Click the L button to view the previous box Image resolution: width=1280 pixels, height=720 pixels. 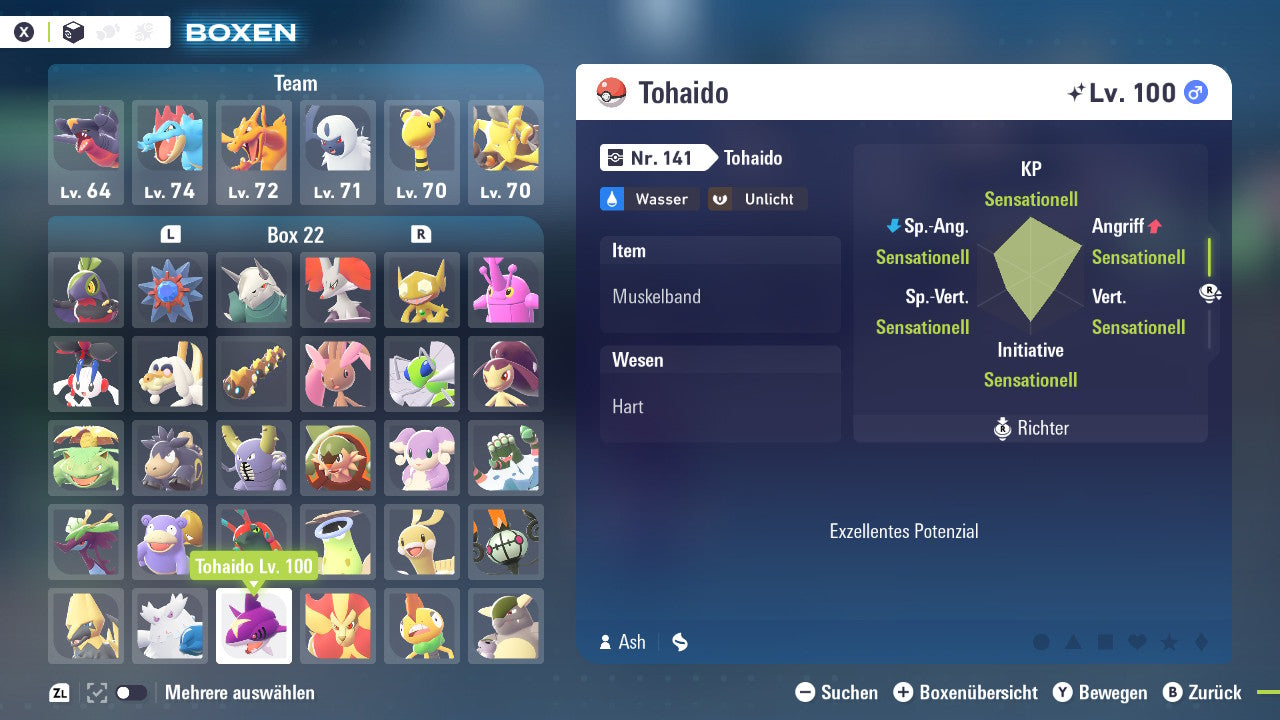[x=170, y=234]
